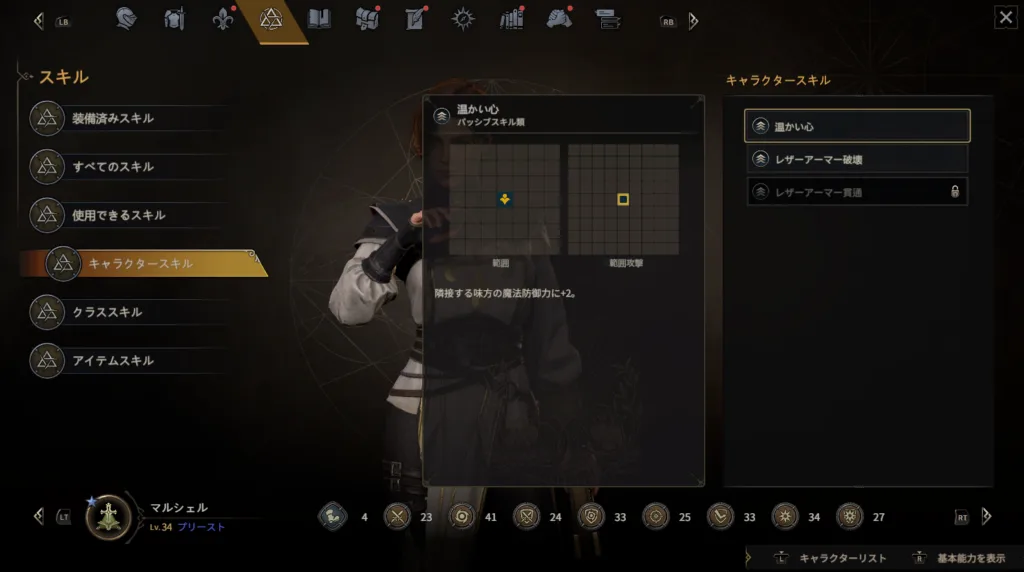
Task: Open the bookshelf tab
Action: click(511, 19)
